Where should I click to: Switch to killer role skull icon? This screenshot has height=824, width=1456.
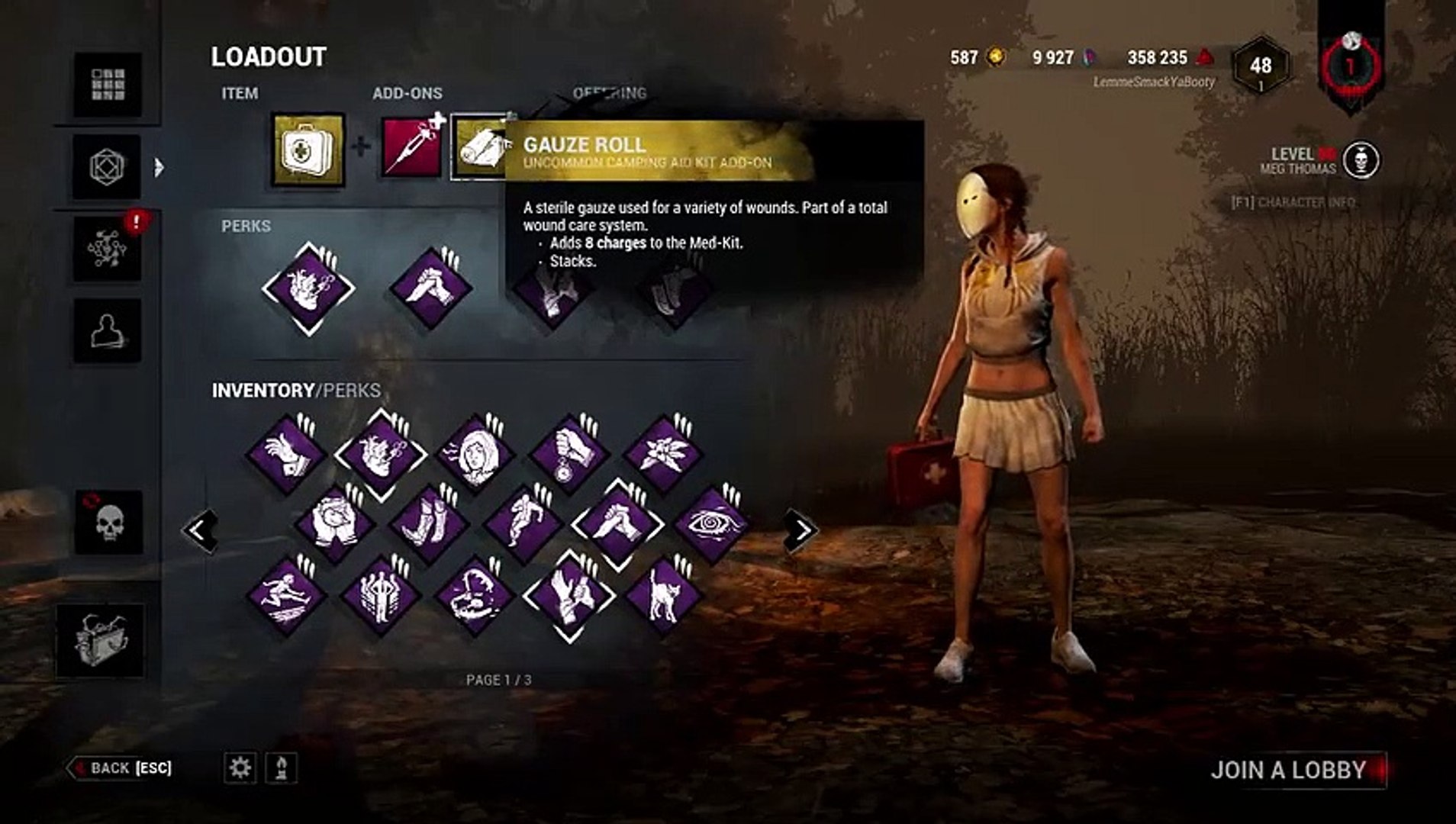click(x=108, y=523)
